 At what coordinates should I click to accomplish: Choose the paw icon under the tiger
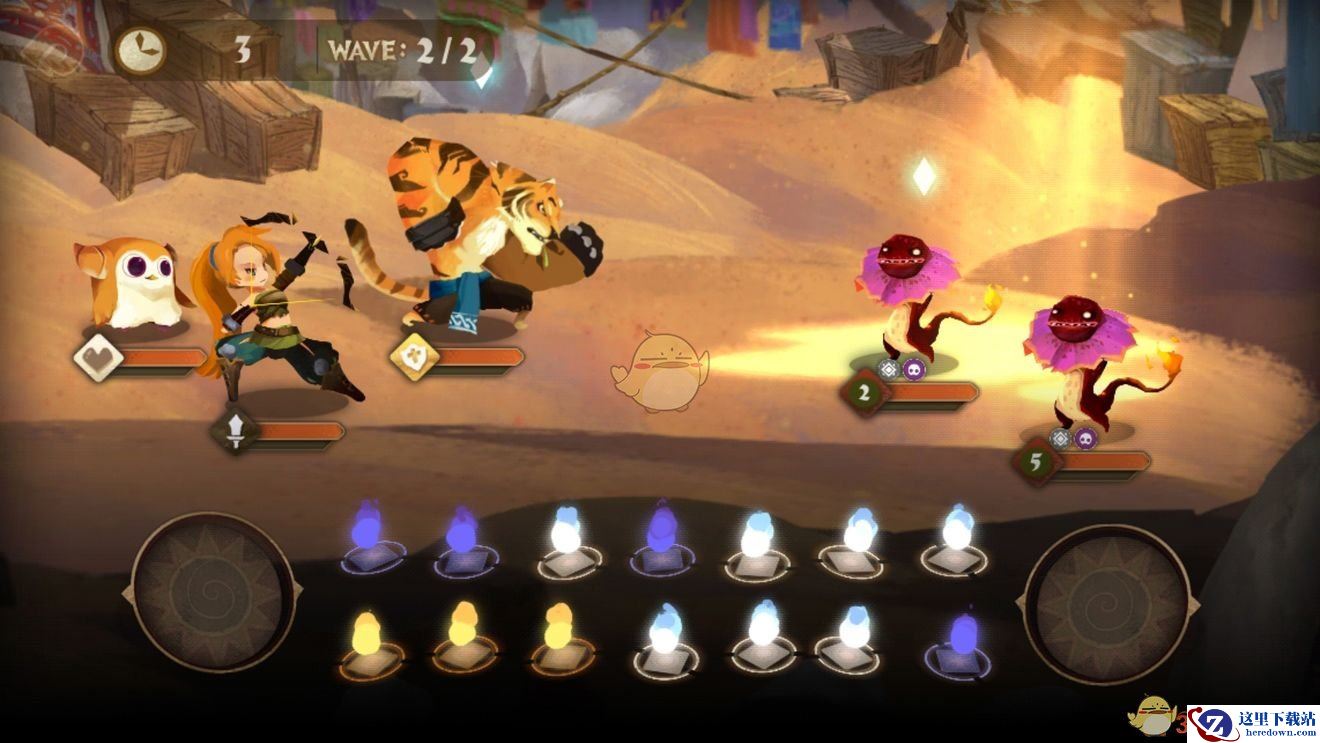click(x=413, y=358)
